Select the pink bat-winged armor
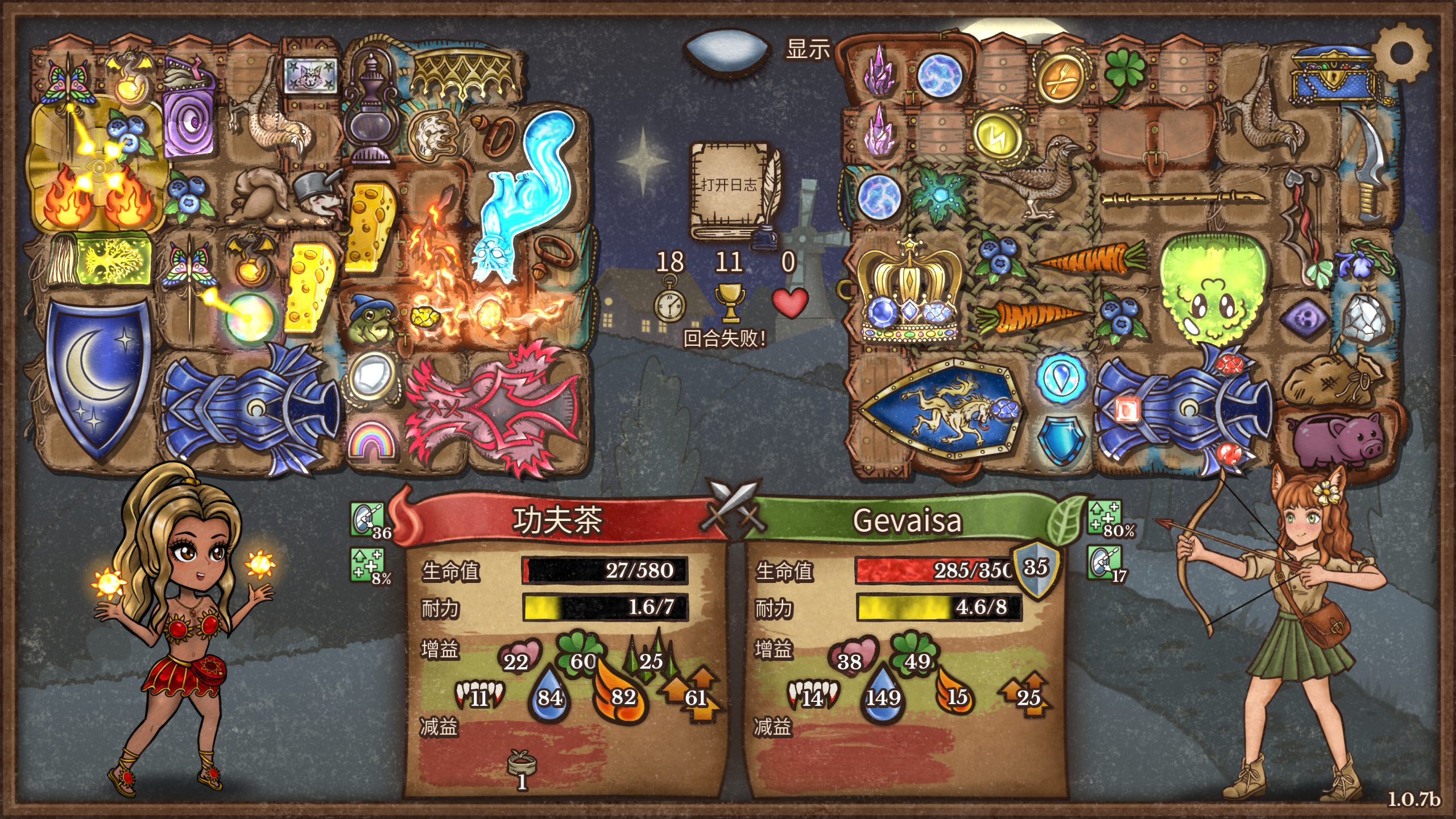Screen dimensions: 1456x819 point(492,407)
